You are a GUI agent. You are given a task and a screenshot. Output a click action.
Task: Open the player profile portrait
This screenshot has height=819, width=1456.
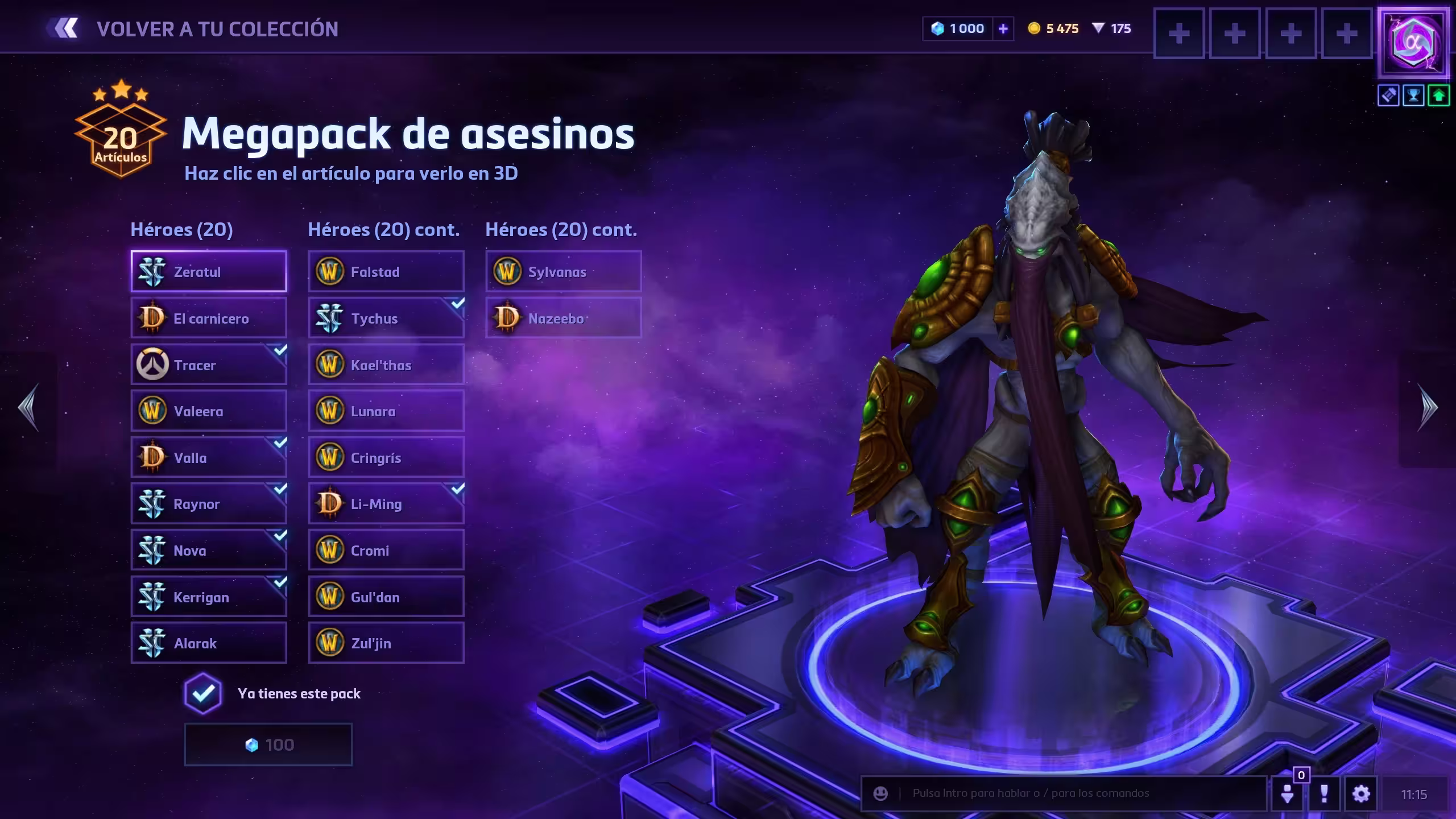[x=1413, y=43]
